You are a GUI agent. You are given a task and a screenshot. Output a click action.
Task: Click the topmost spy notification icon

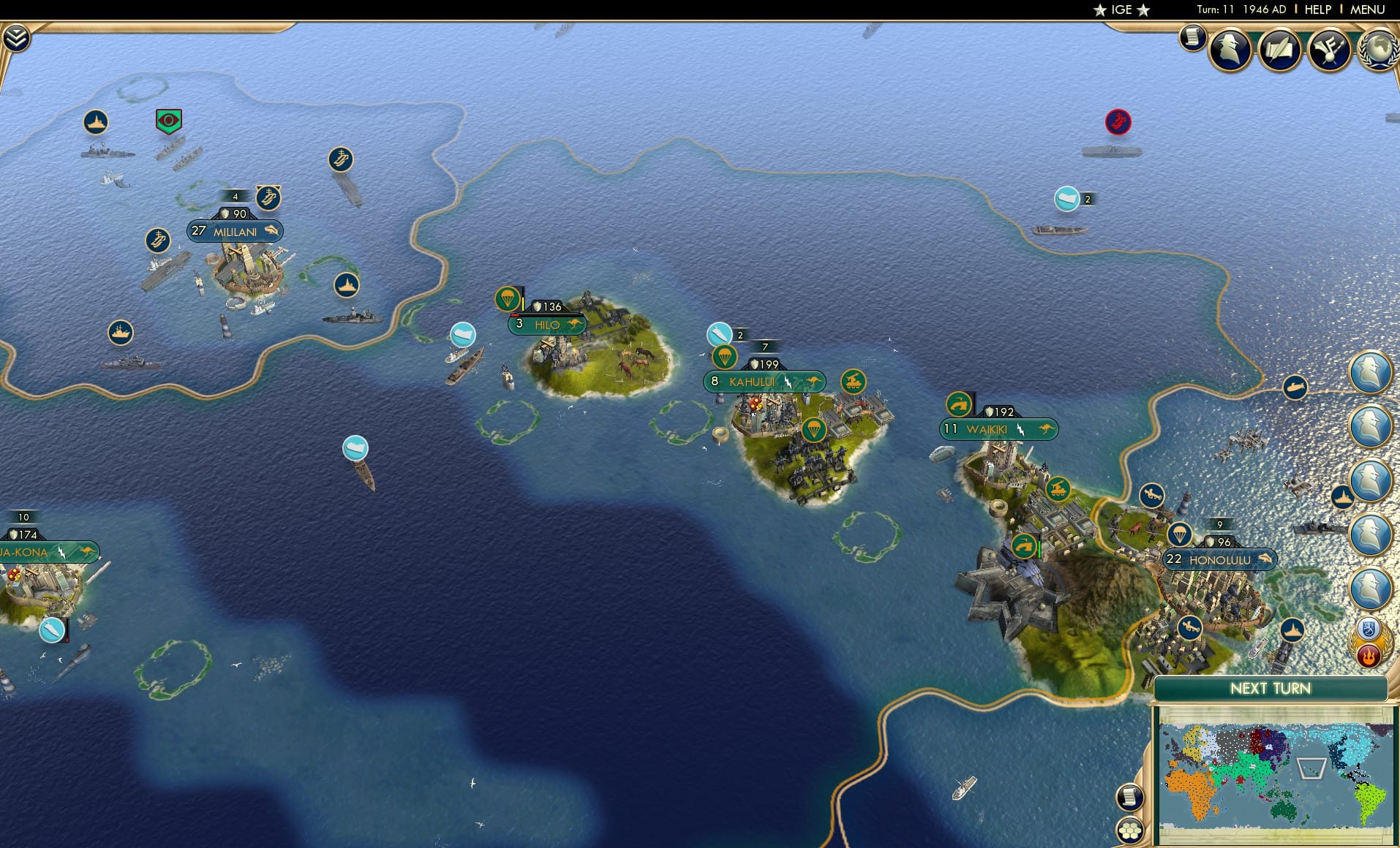1370,371
